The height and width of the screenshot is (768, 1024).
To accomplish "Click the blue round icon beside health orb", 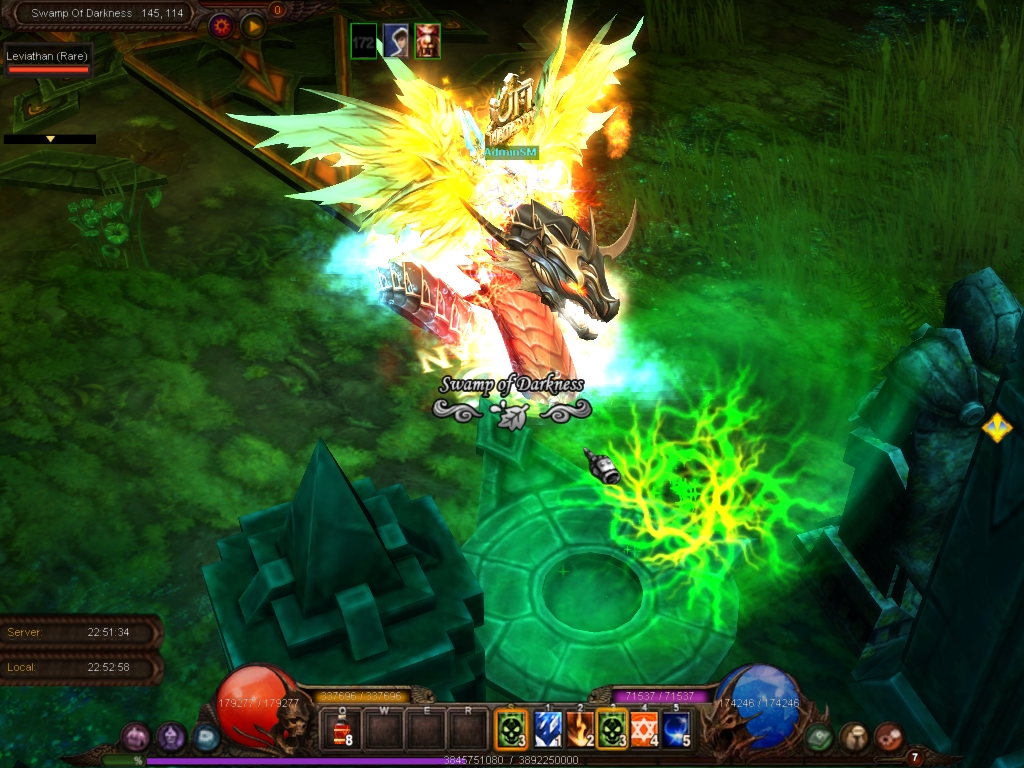I will pos(206,737).
